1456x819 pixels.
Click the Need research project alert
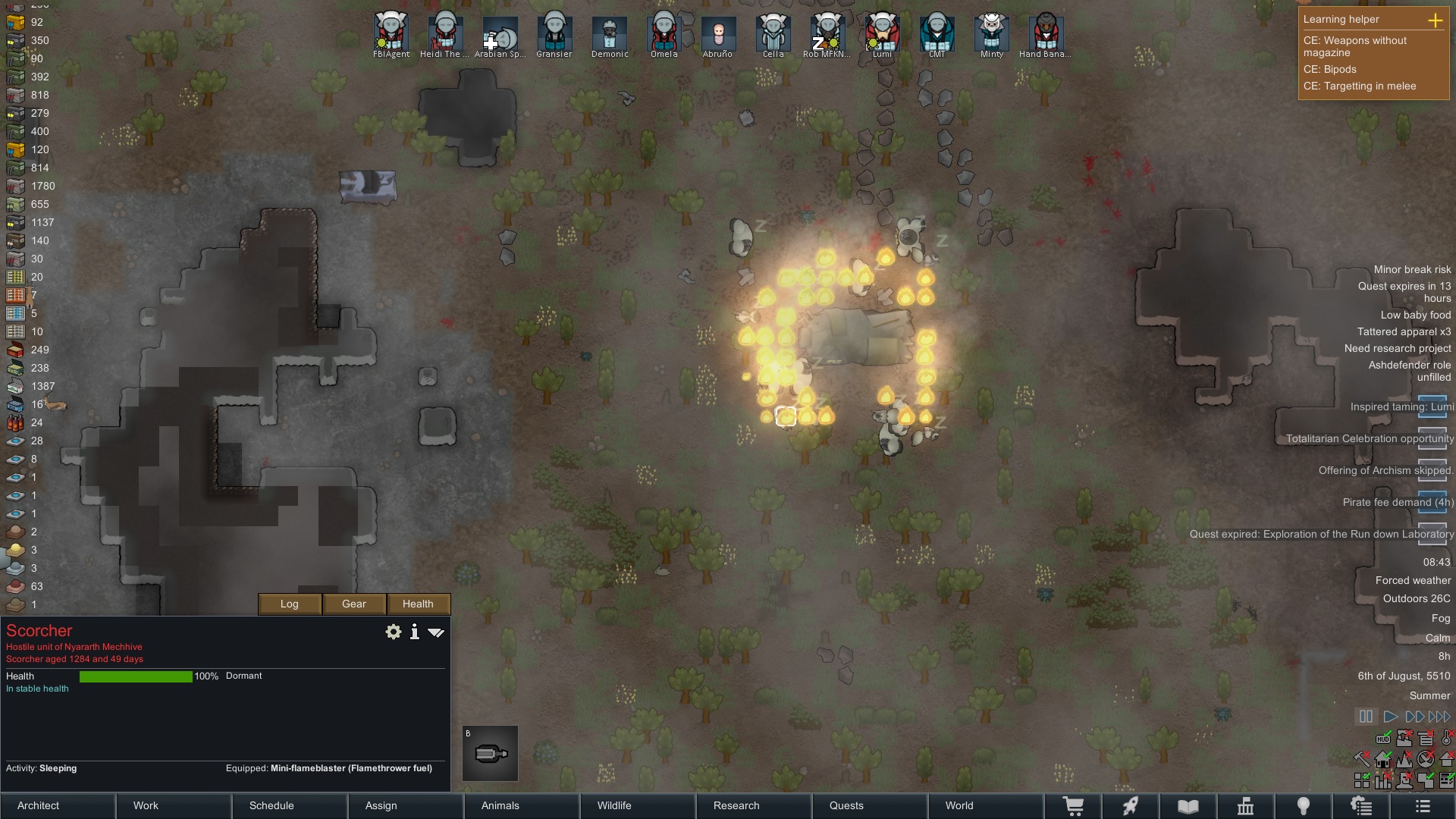1398,349
